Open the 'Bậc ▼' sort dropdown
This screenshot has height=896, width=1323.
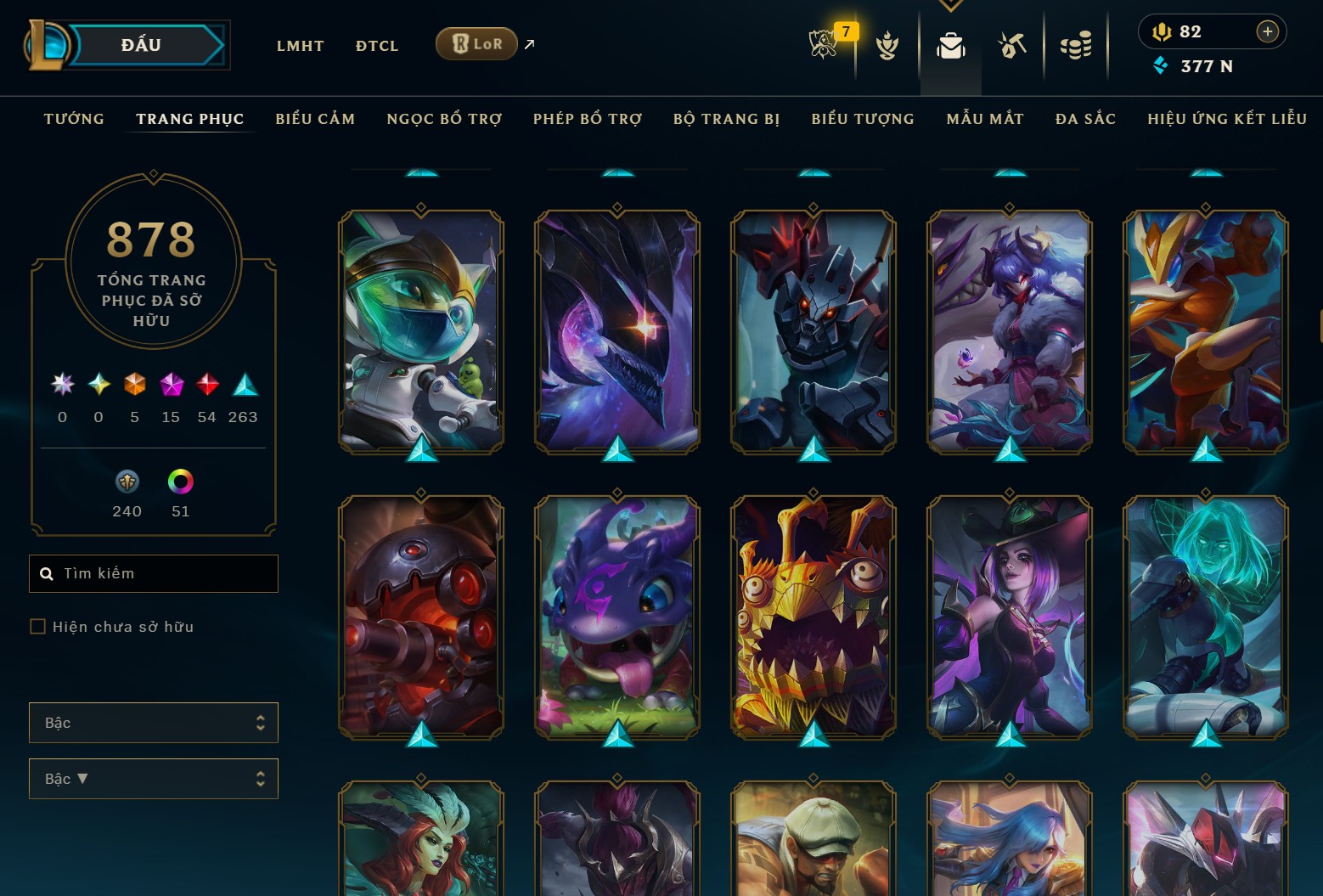pos(154,778)
